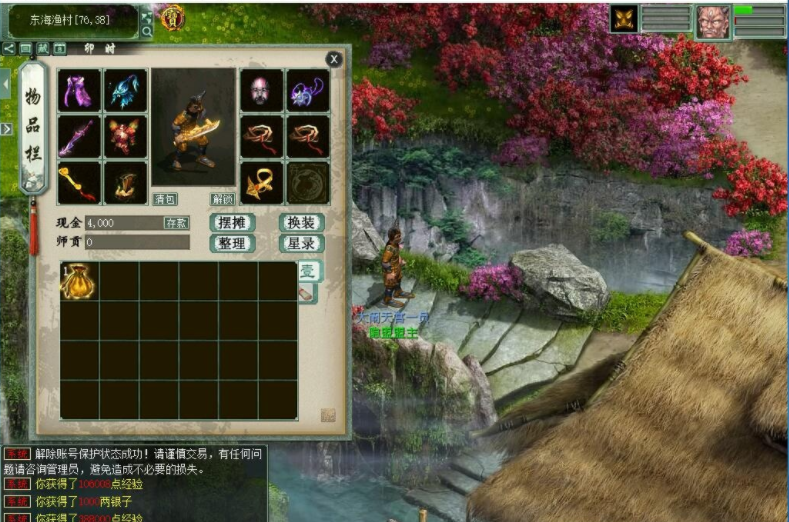The width and height of the screenshot is (789, 522).
Task: Click the 换装 outfit button
Action: click(301, 223)
